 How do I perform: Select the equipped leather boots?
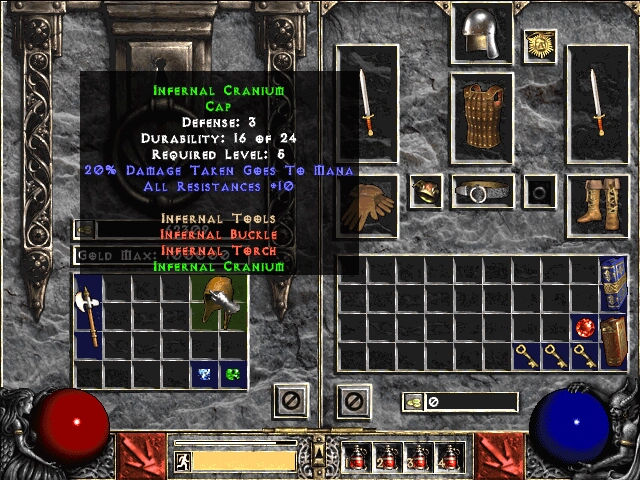point(598,207)
